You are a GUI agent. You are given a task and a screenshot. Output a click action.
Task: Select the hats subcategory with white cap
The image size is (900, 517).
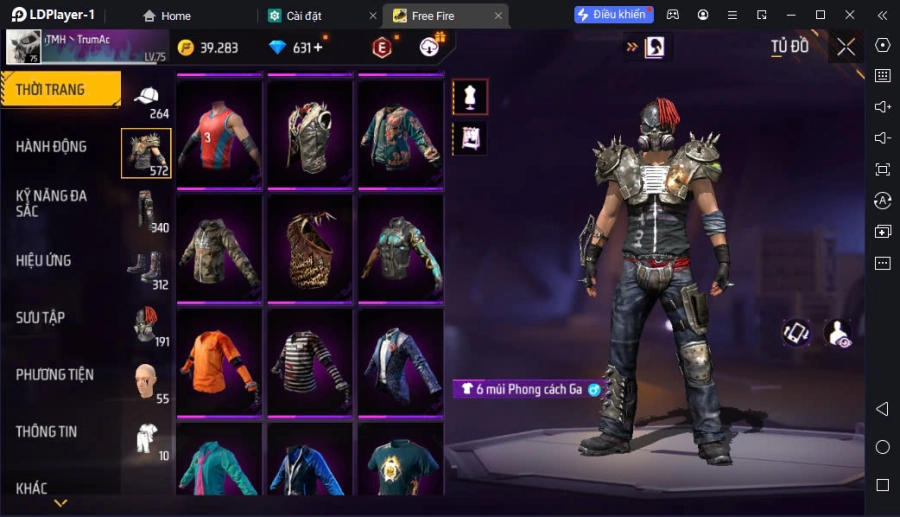pos(147,98)
